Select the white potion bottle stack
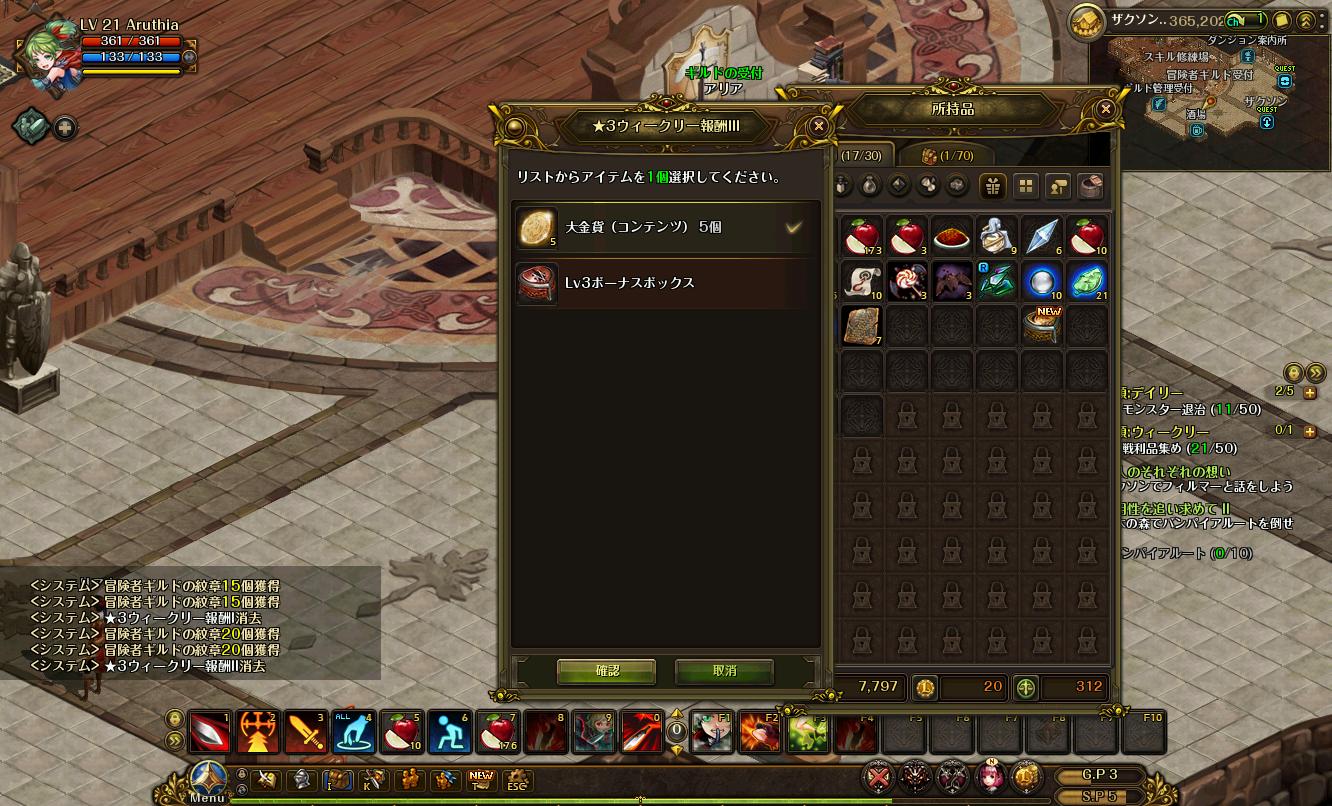 pyautogui.click(x=998, y=236)
